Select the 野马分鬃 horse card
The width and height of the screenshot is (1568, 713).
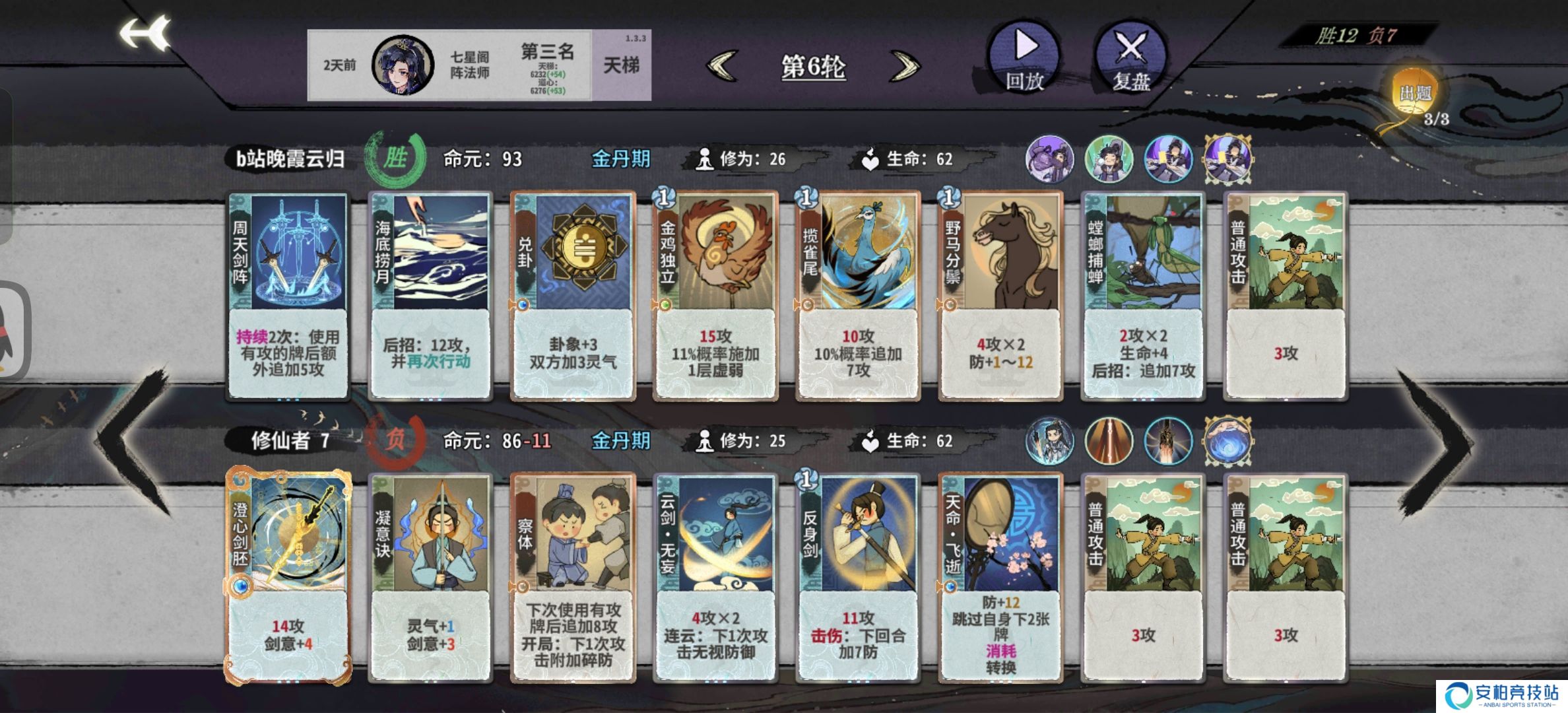1000,296
